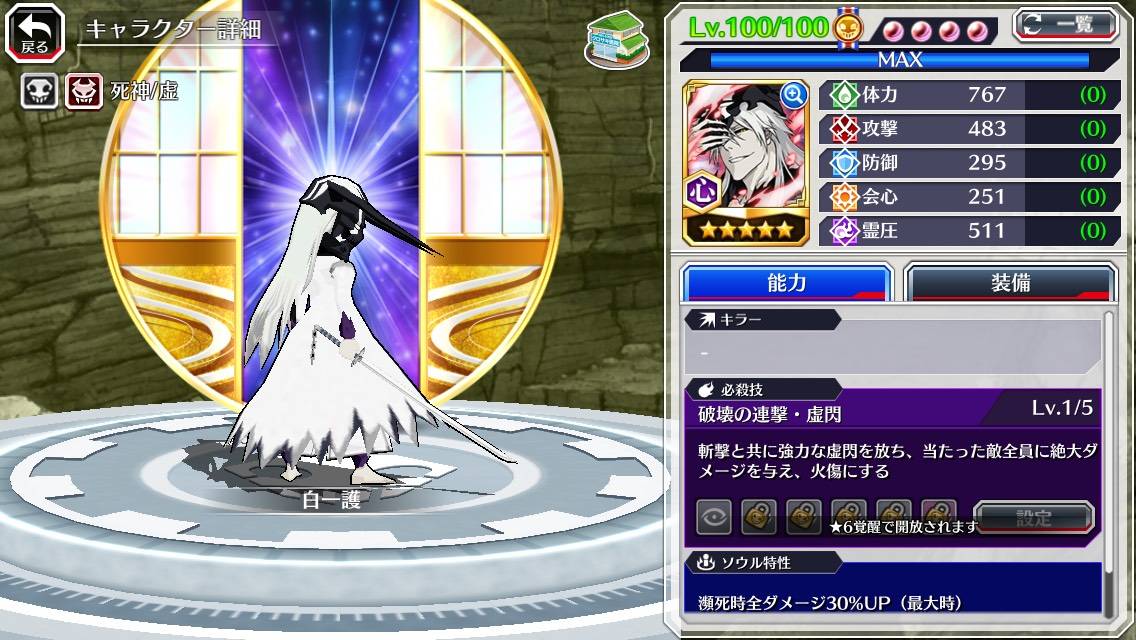Toggle the eye icon for the special move
1136x640 pixels.
tap(714, 517)
